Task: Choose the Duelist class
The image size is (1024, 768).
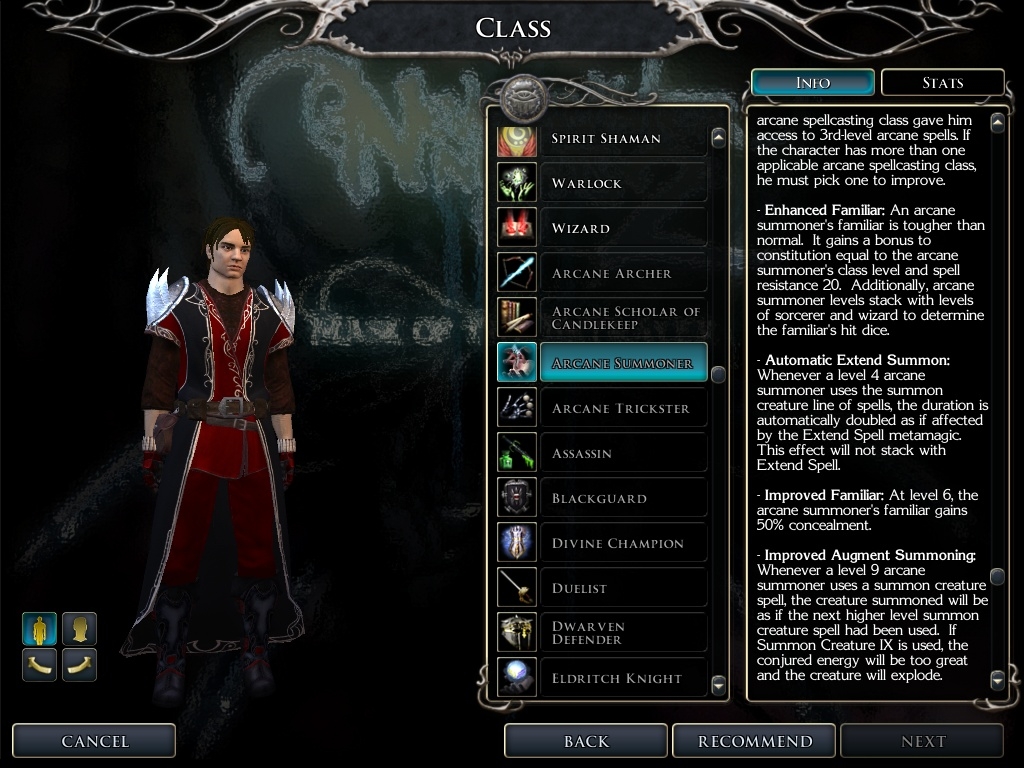Action: pyautogui.click(x=605, y=588)
